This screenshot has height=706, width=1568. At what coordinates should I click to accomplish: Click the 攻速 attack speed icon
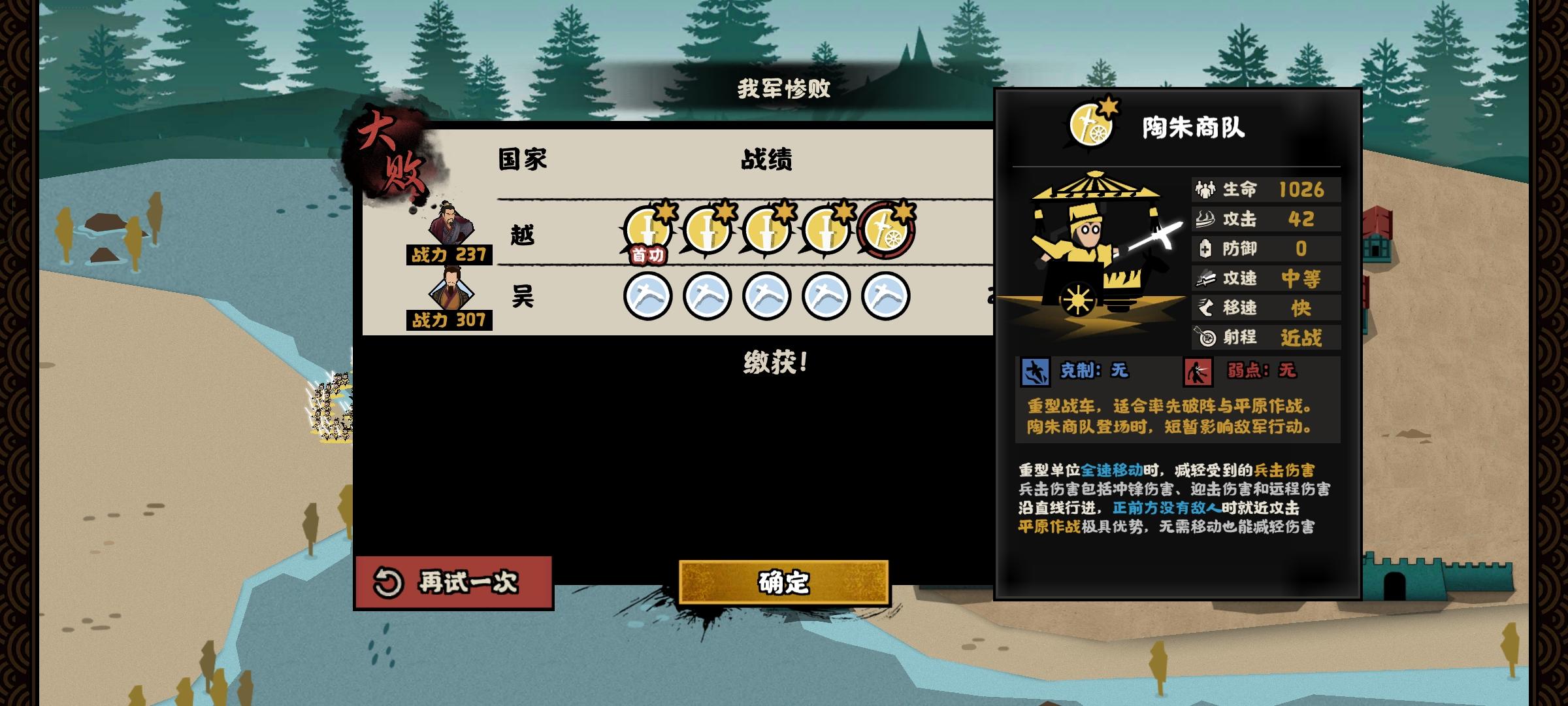(x=1206, y=278)
